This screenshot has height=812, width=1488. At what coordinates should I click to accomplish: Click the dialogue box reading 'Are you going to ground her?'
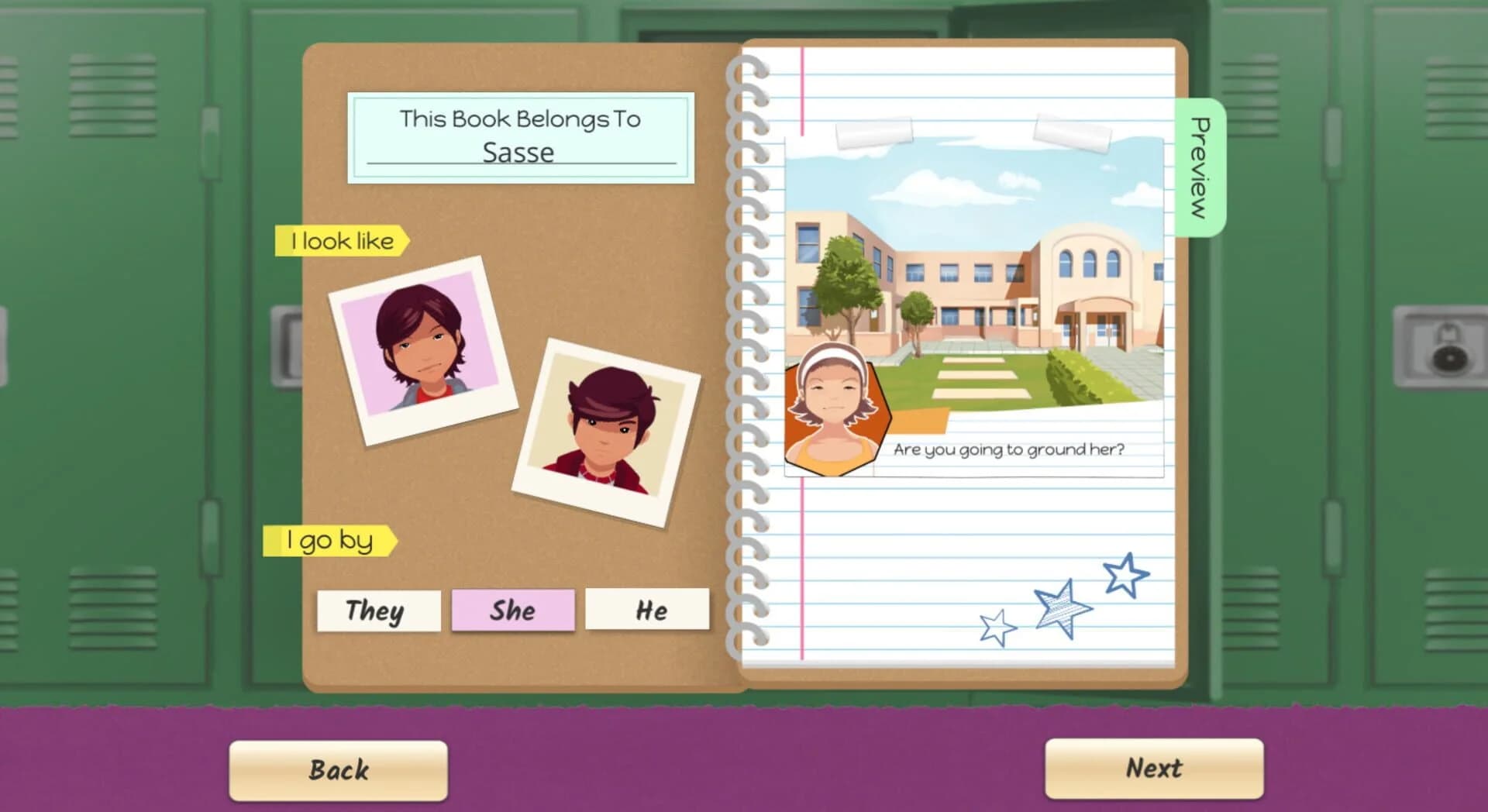(x=1011, y=447)
